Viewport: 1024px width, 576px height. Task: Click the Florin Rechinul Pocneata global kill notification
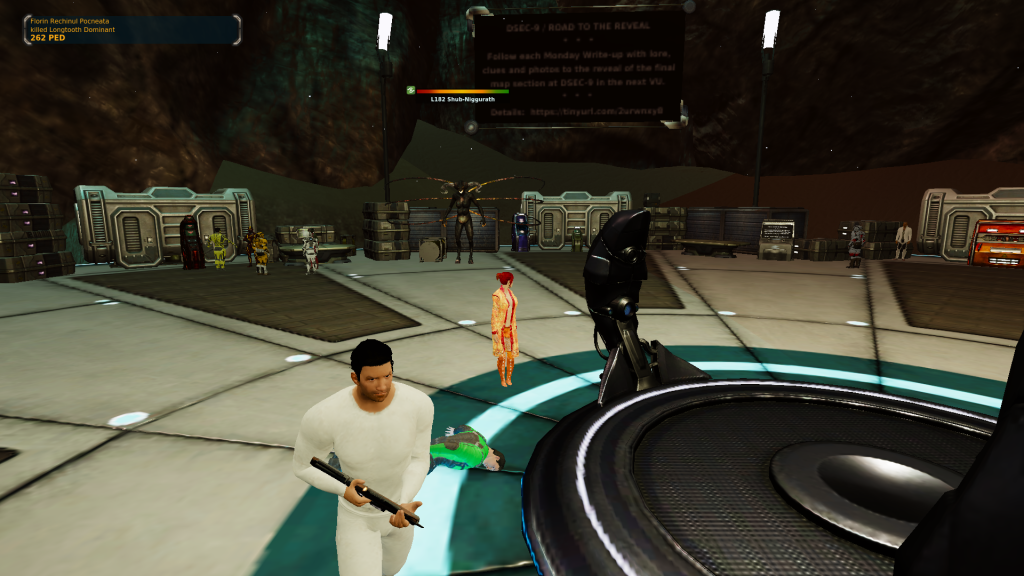click(x=131, y=29)
